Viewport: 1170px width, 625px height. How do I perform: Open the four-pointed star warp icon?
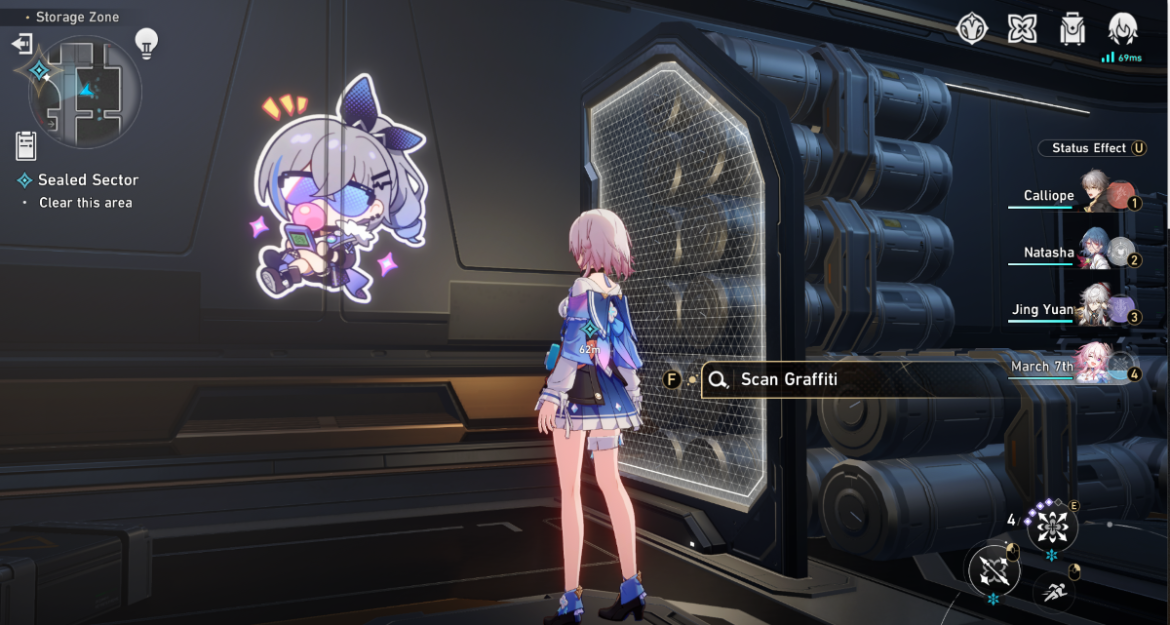[x=1022, y=28]
